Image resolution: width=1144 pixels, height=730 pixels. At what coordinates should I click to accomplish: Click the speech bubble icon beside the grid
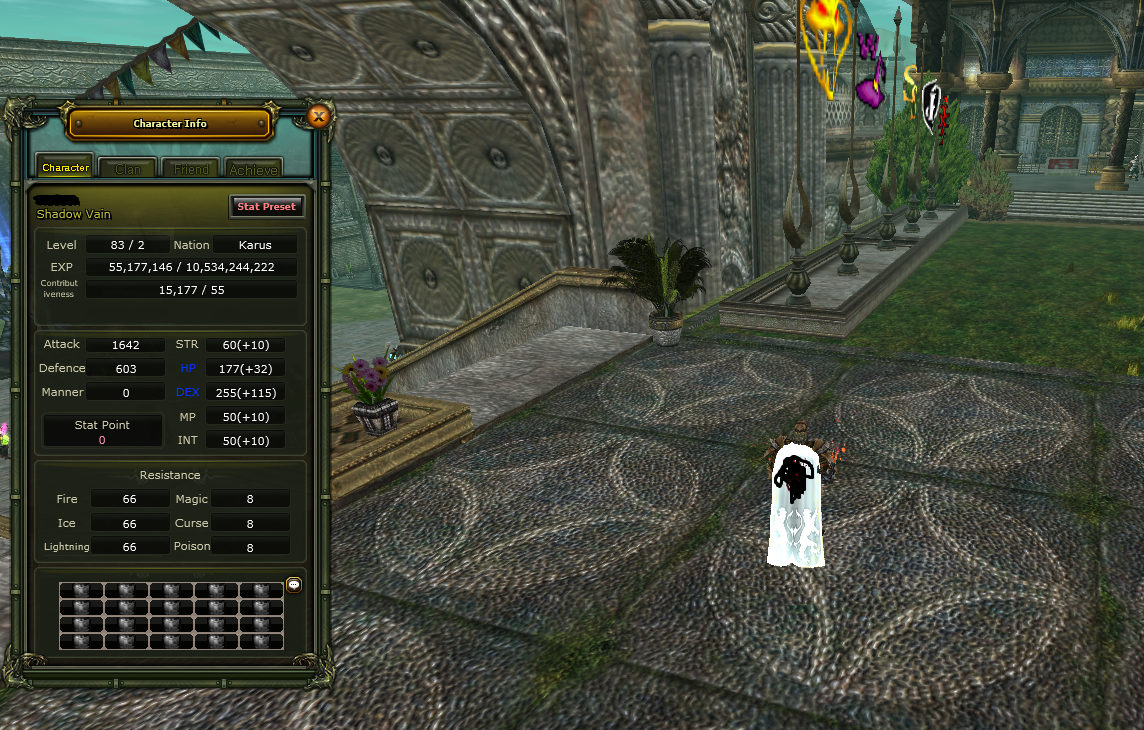pos(294,584)
